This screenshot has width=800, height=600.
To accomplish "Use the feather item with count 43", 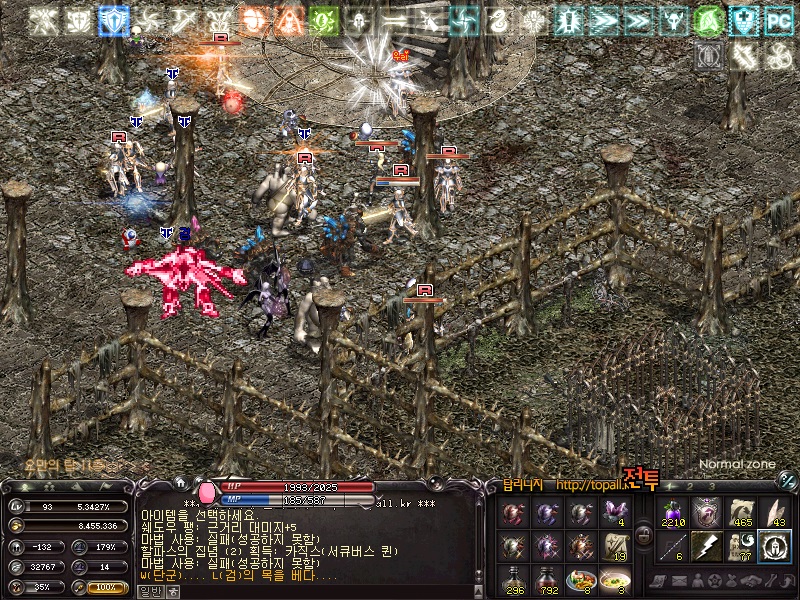I will [x=774, y=513].
